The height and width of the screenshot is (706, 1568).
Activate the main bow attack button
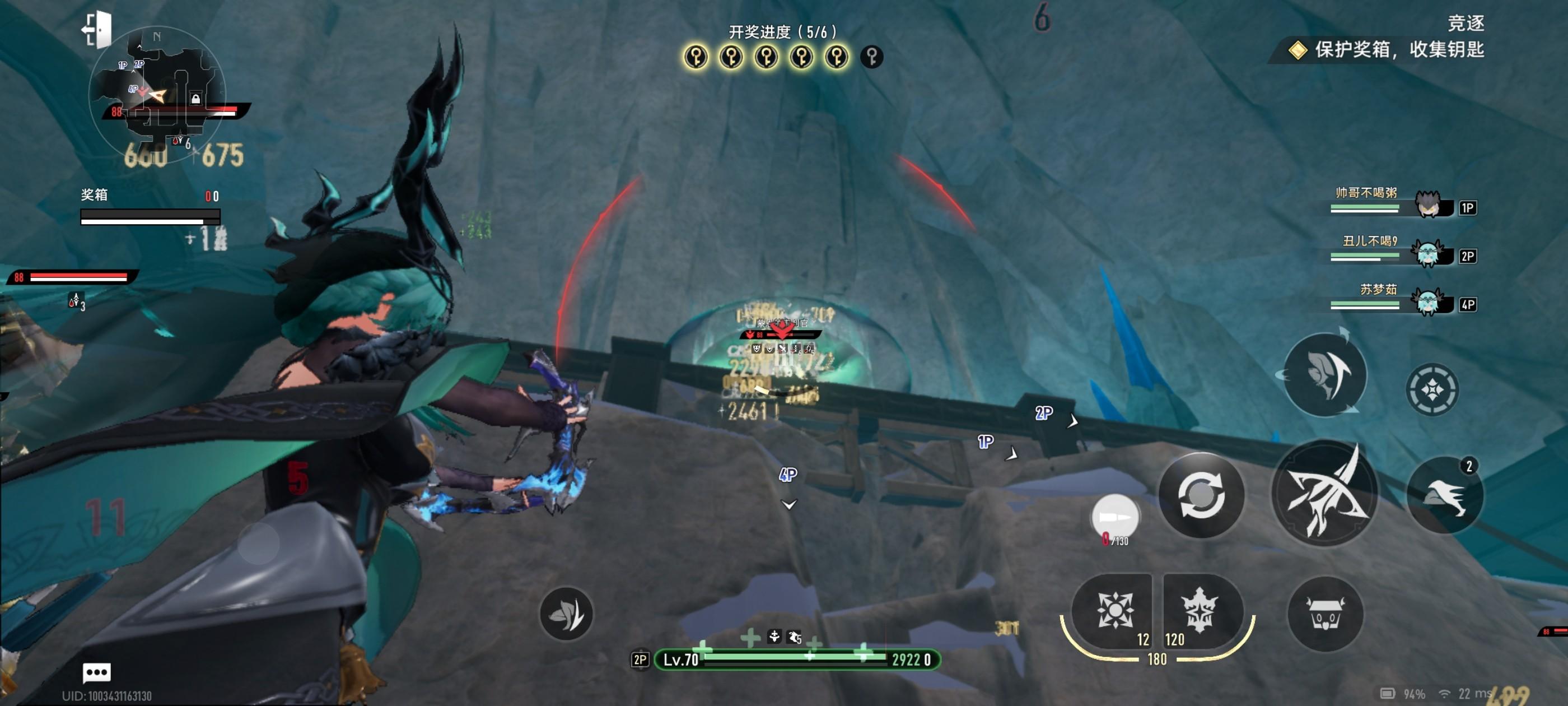1324,492
